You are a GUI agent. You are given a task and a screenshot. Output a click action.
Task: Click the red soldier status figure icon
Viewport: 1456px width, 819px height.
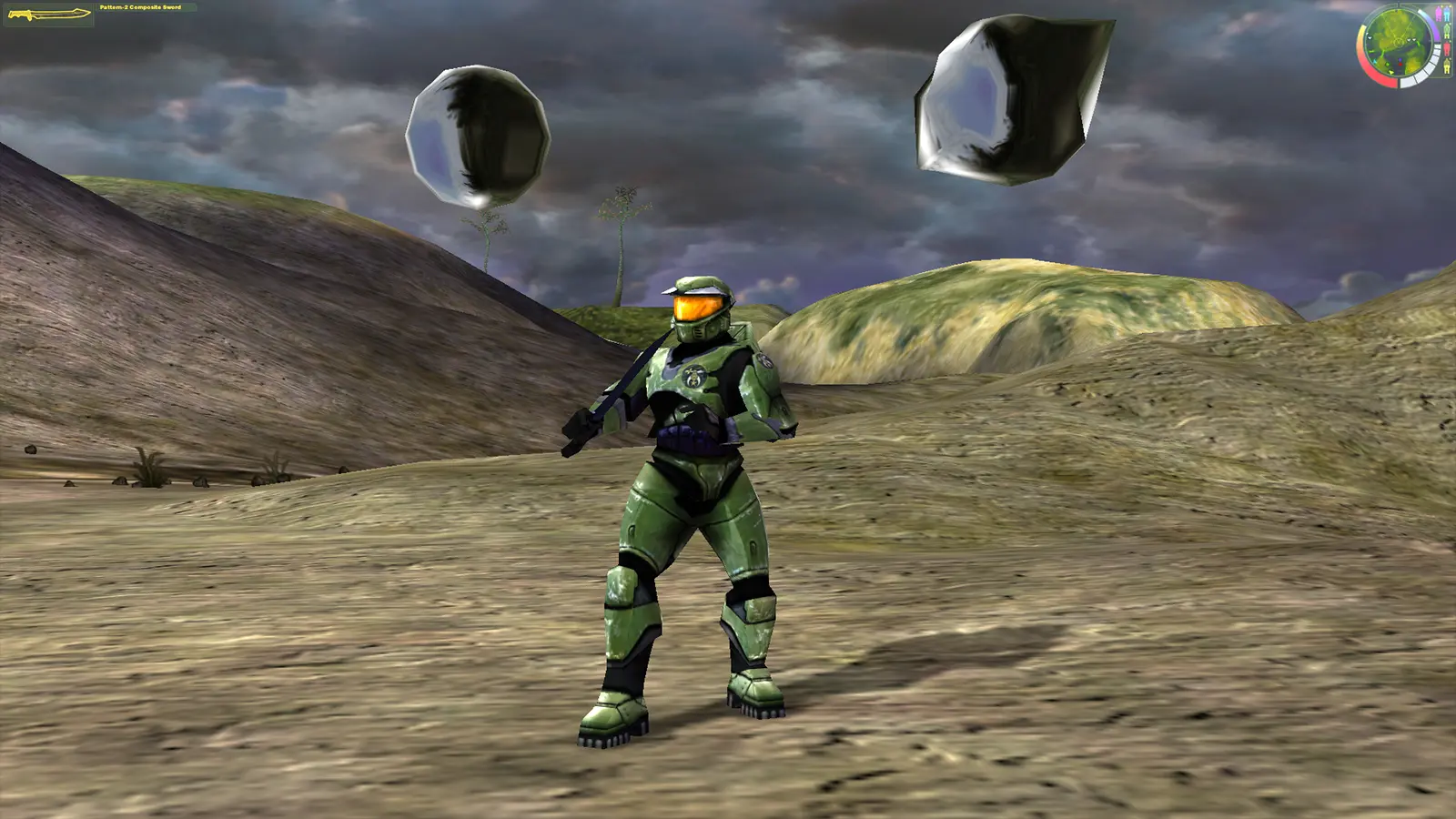point(1447,49)
